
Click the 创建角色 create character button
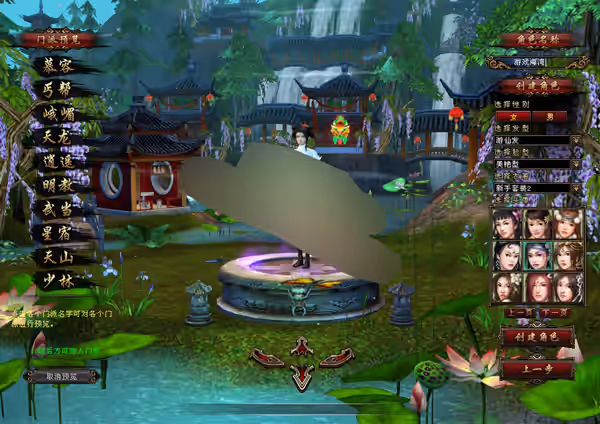pyautogui.click(x=535, y=337)
